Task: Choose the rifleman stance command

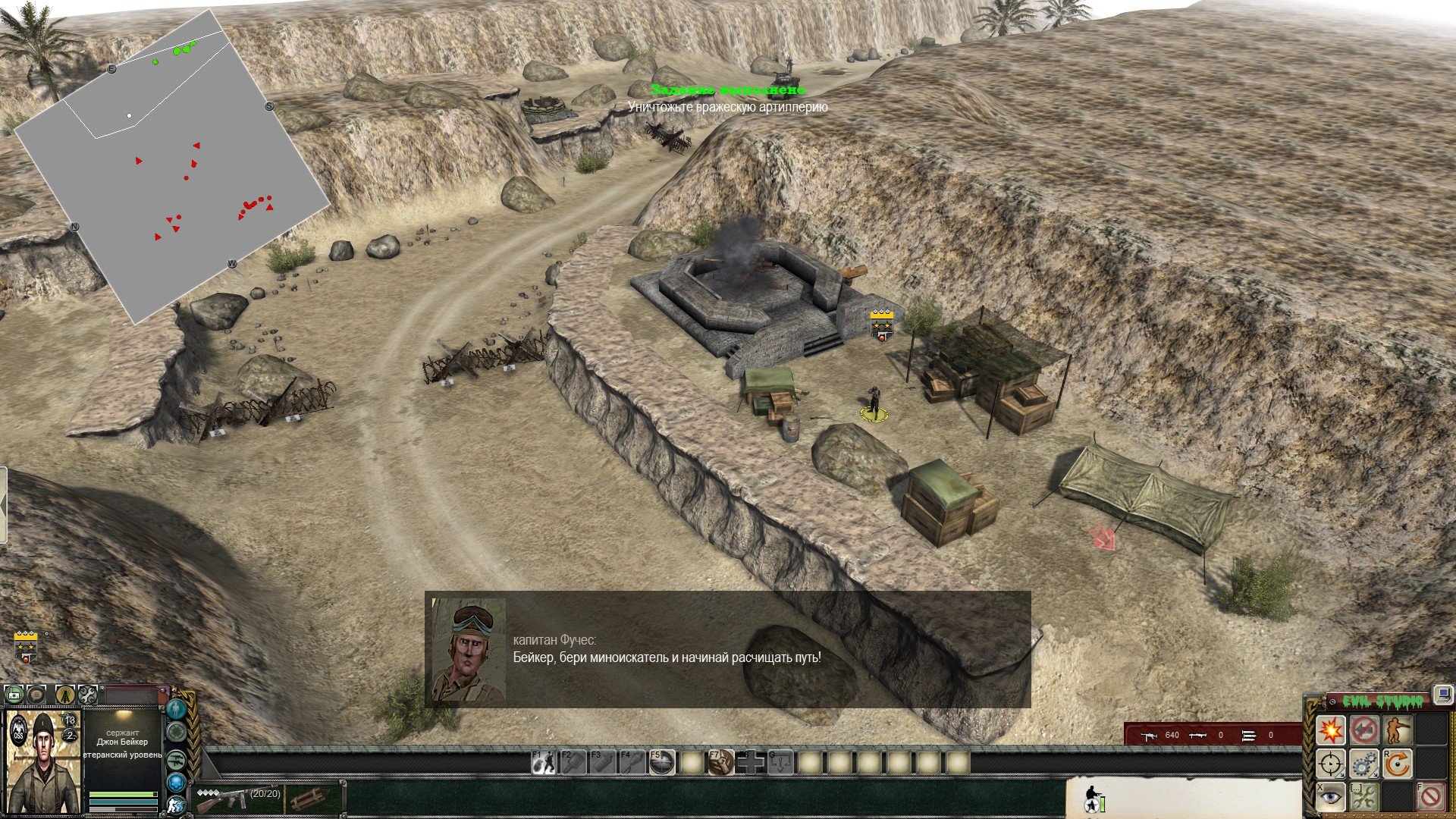Action: tap(1397, 730)
